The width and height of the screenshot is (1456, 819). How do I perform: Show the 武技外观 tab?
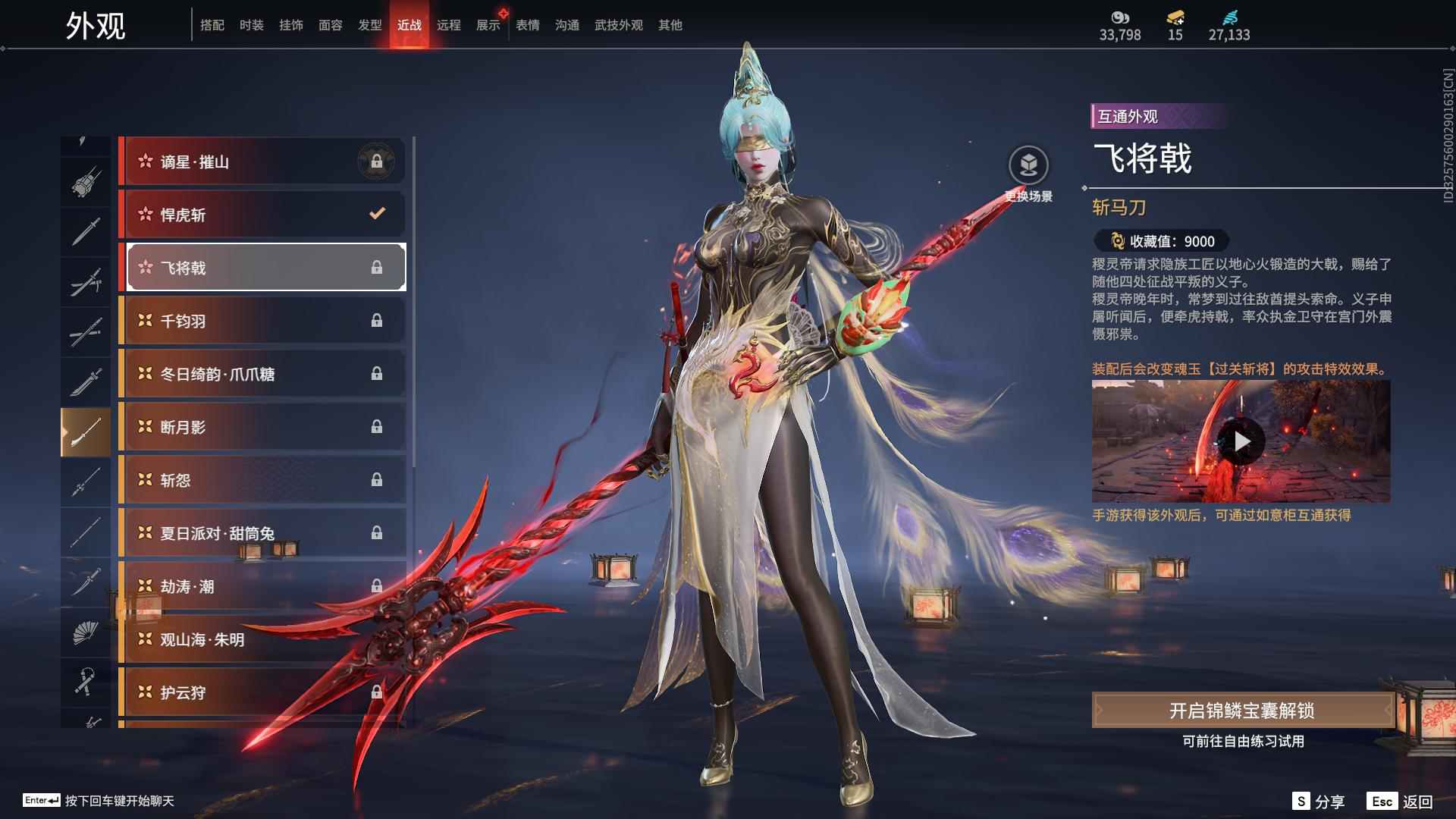point(618,25)
